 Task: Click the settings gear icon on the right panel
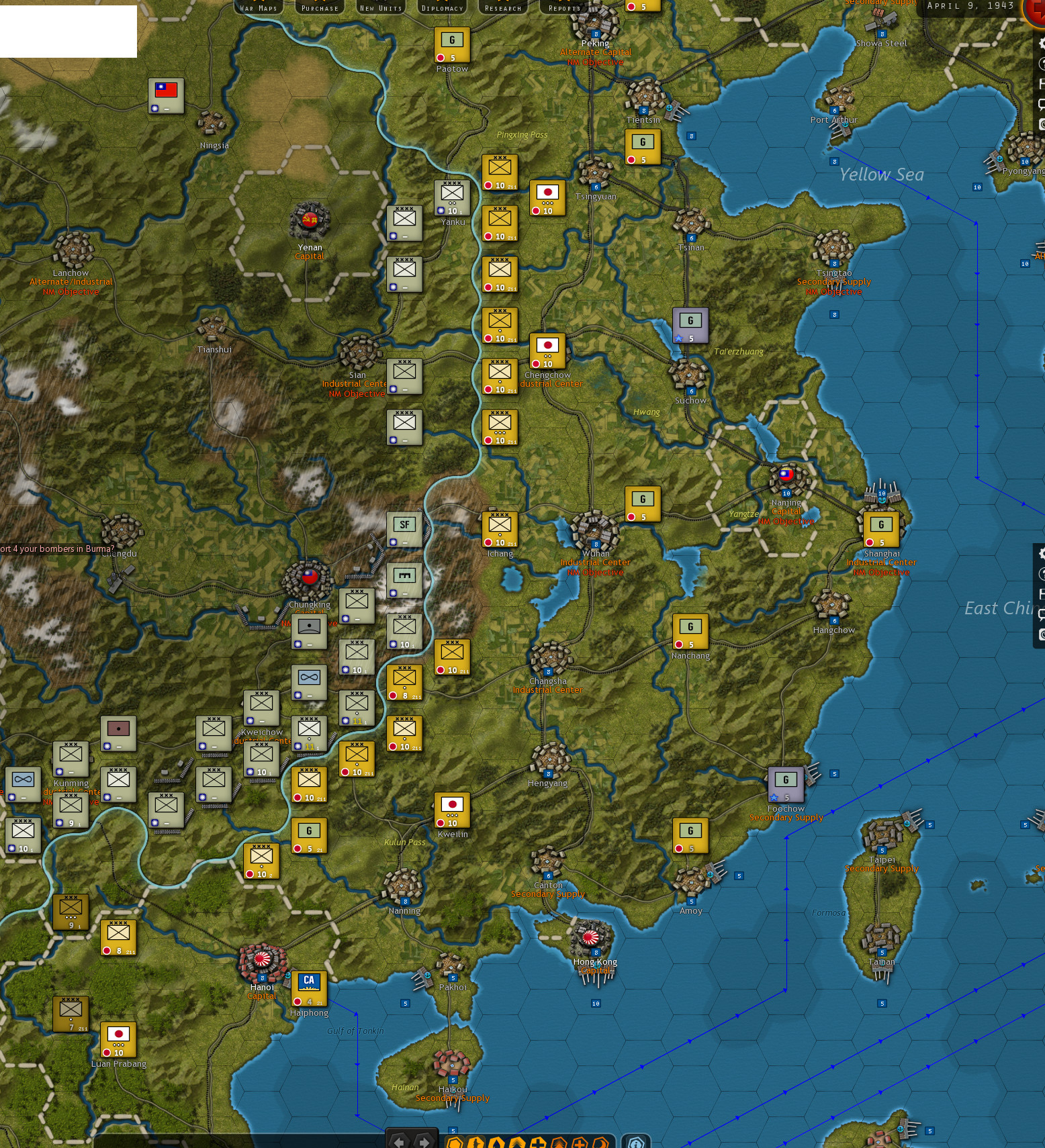pyautogui.click(x=1041, y=553)
